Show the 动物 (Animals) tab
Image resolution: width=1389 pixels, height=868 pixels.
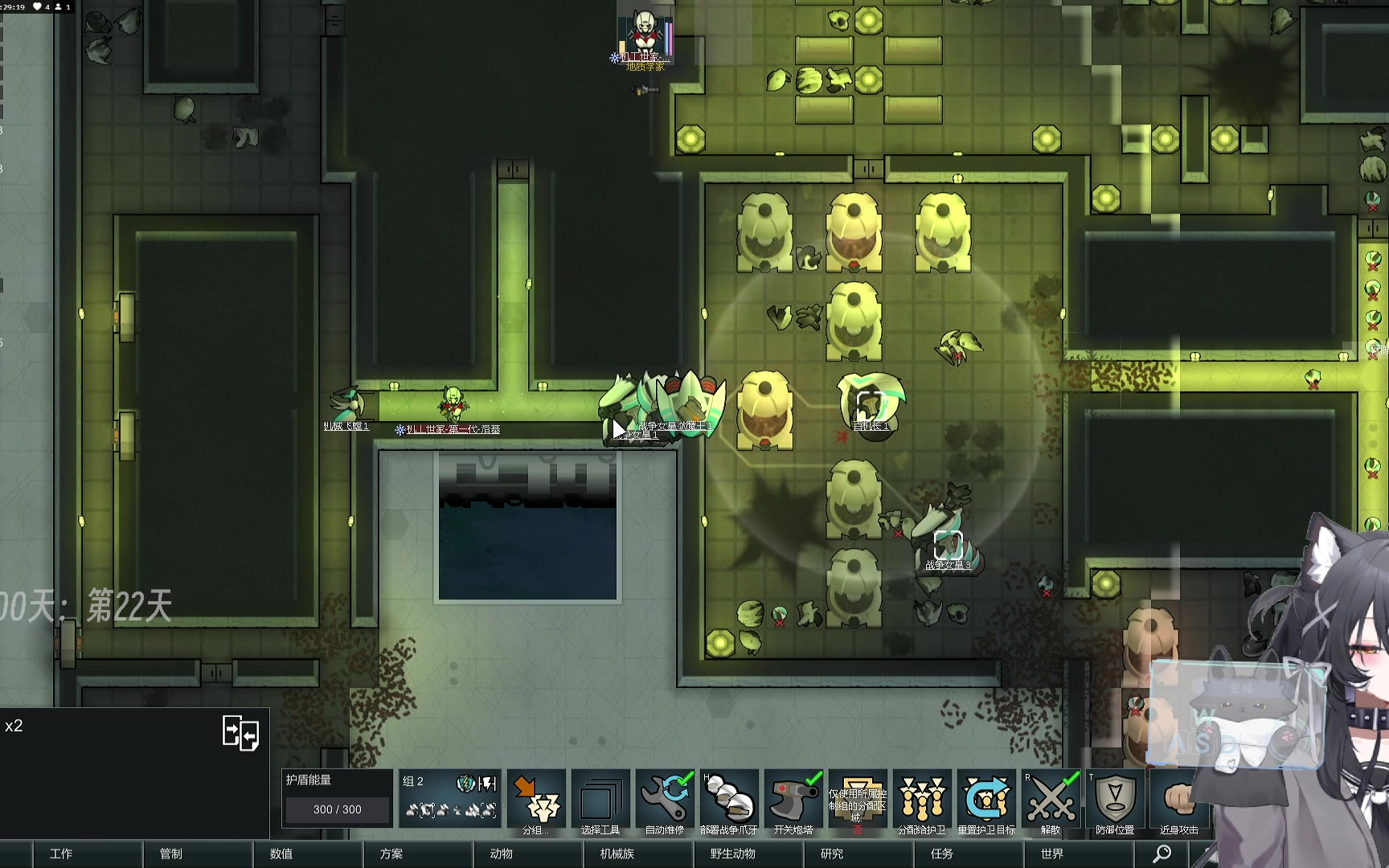coord(502,854)
